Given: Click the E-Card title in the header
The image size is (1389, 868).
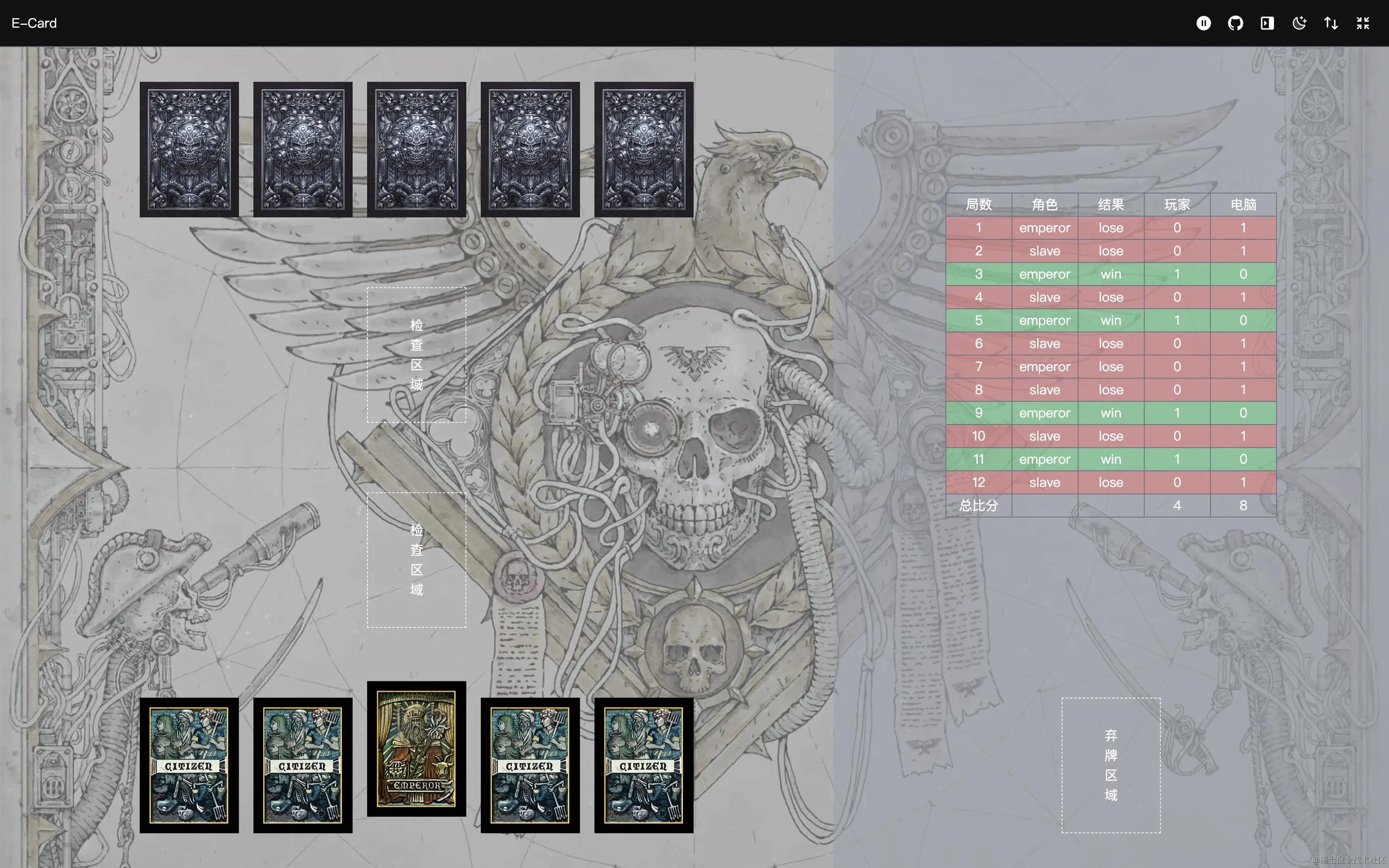Looking at the screenshot, I should [33, 23].
